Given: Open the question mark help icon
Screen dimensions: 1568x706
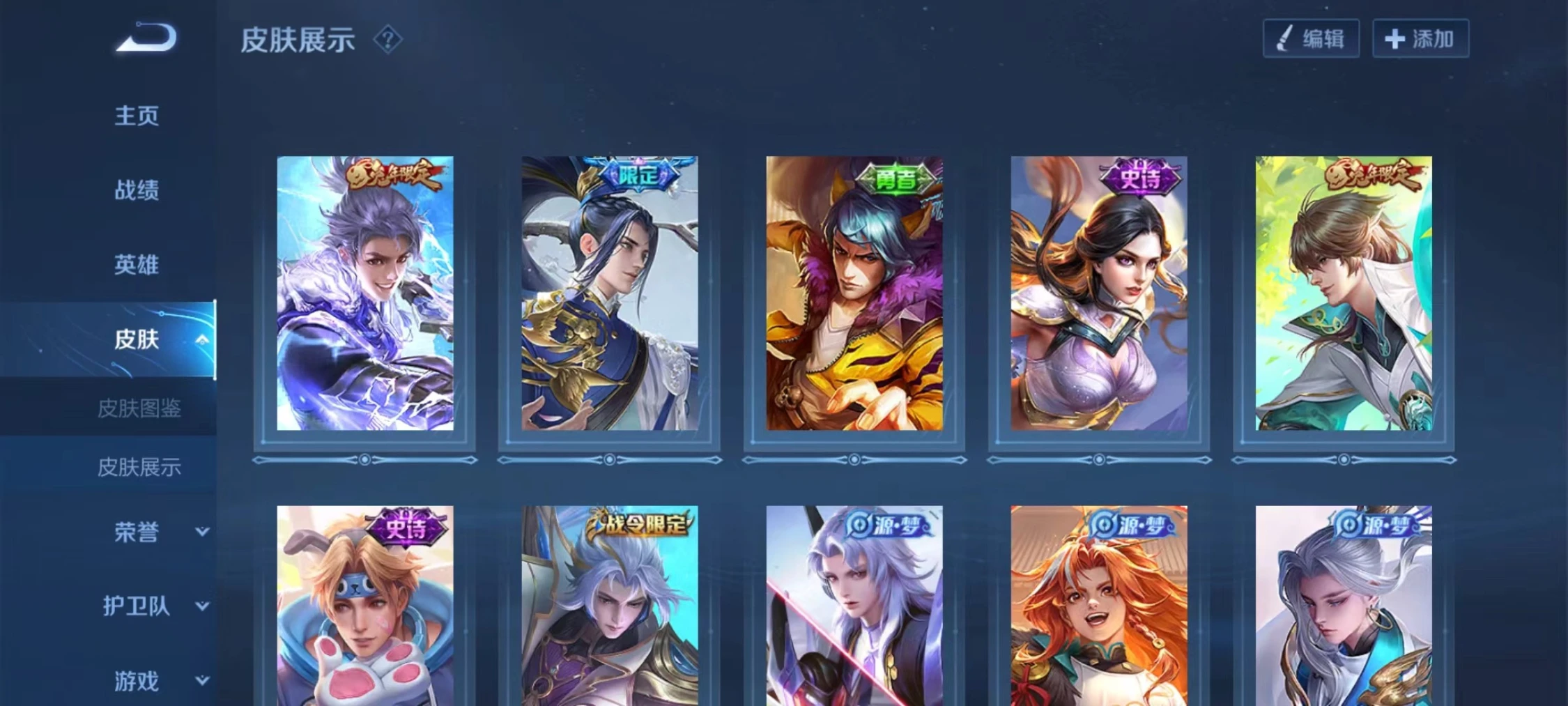Looking at the screenshot, I should point(387,40).
